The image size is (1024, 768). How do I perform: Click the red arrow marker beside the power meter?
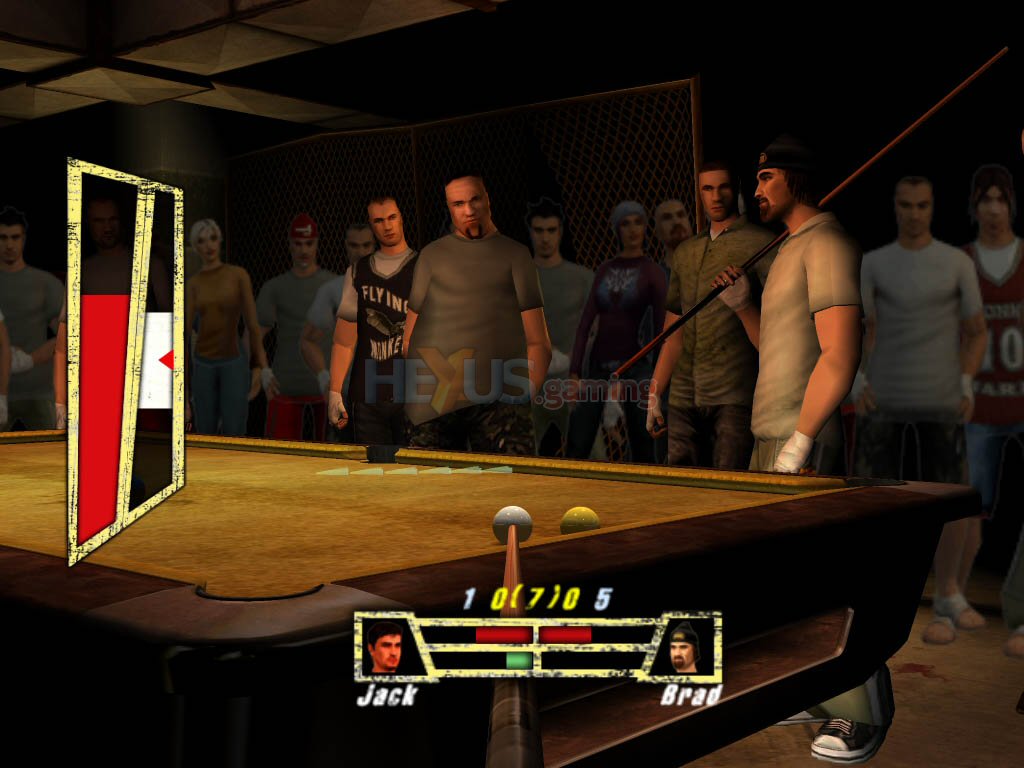166,359
